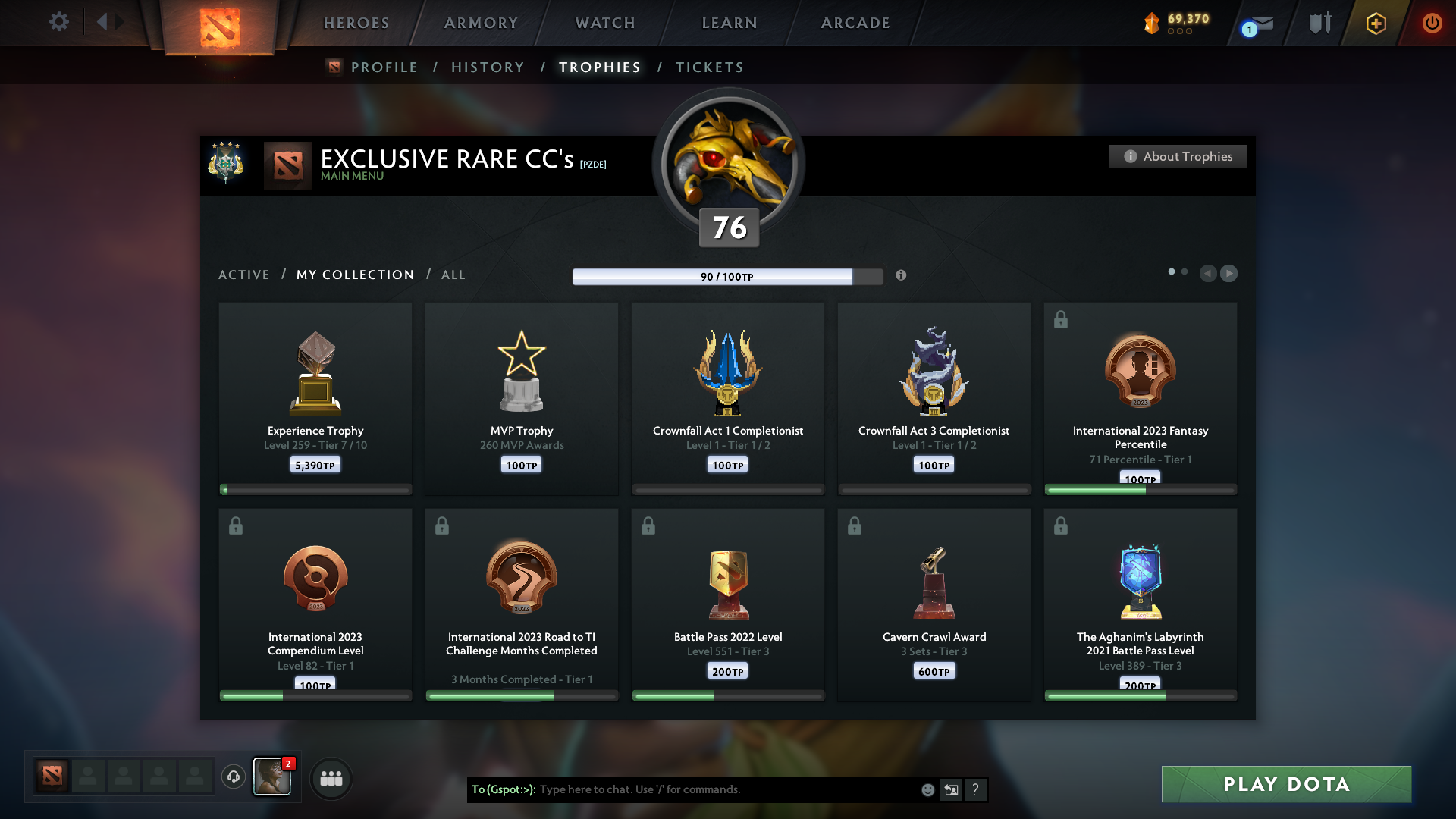
Task: Open the emoticon picker in chat
Action: (x=927, y=789)
